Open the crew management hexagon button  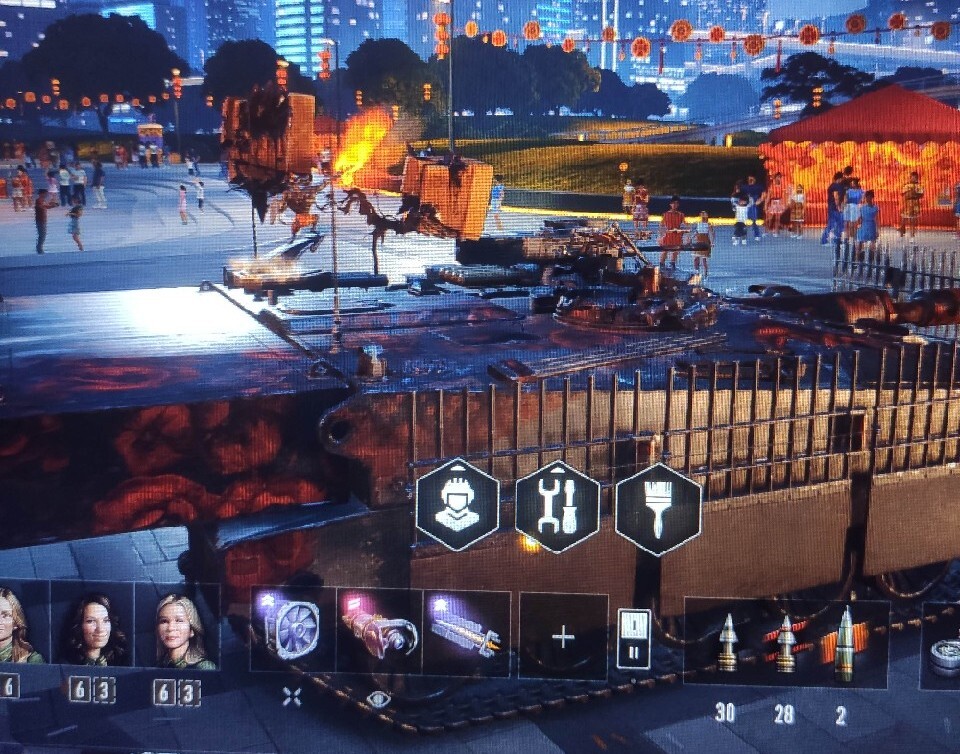tap(457, 507)
